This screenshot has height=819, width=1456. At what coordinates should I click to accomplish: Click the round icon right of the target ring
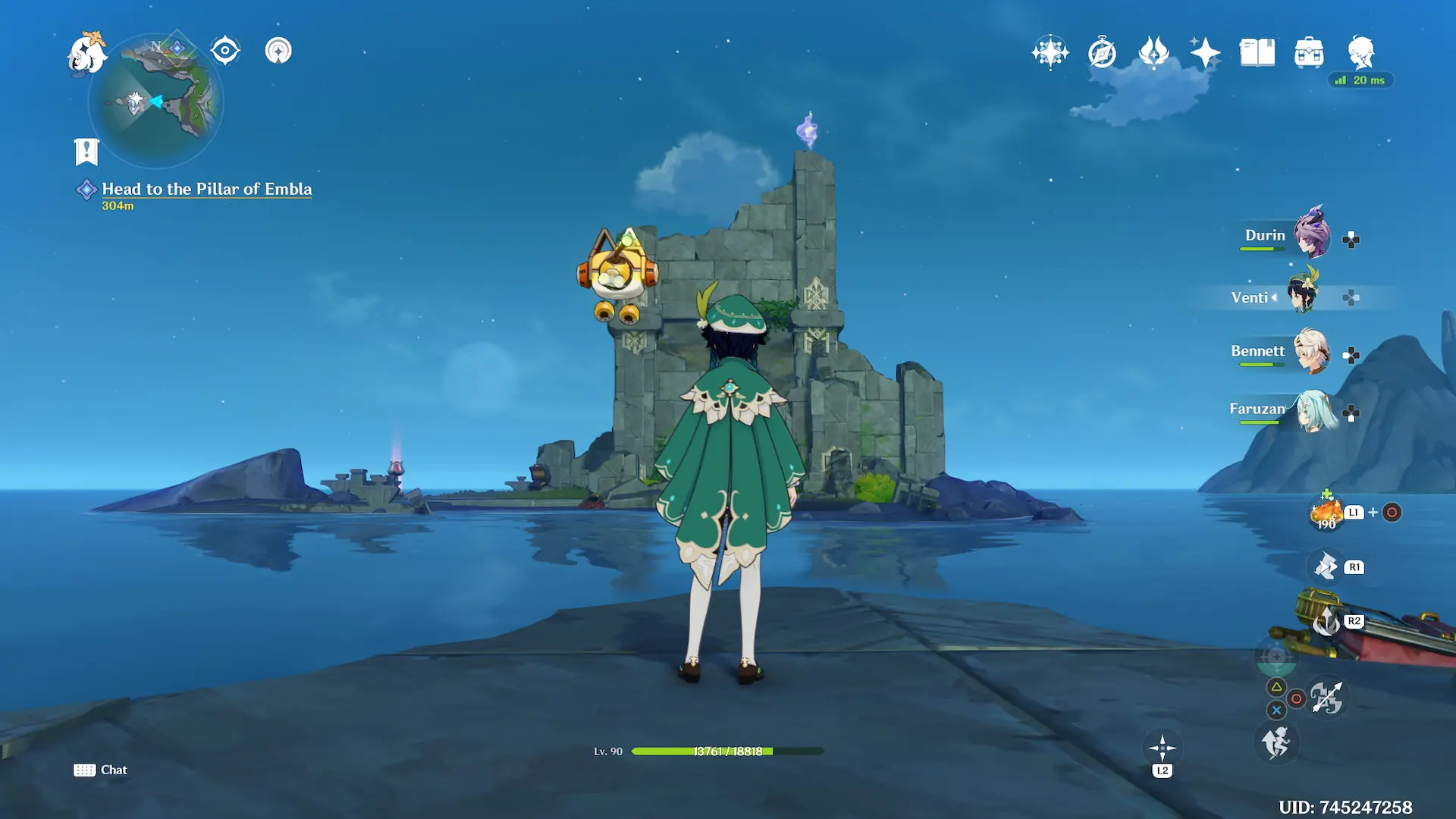(x=278, y=51)
